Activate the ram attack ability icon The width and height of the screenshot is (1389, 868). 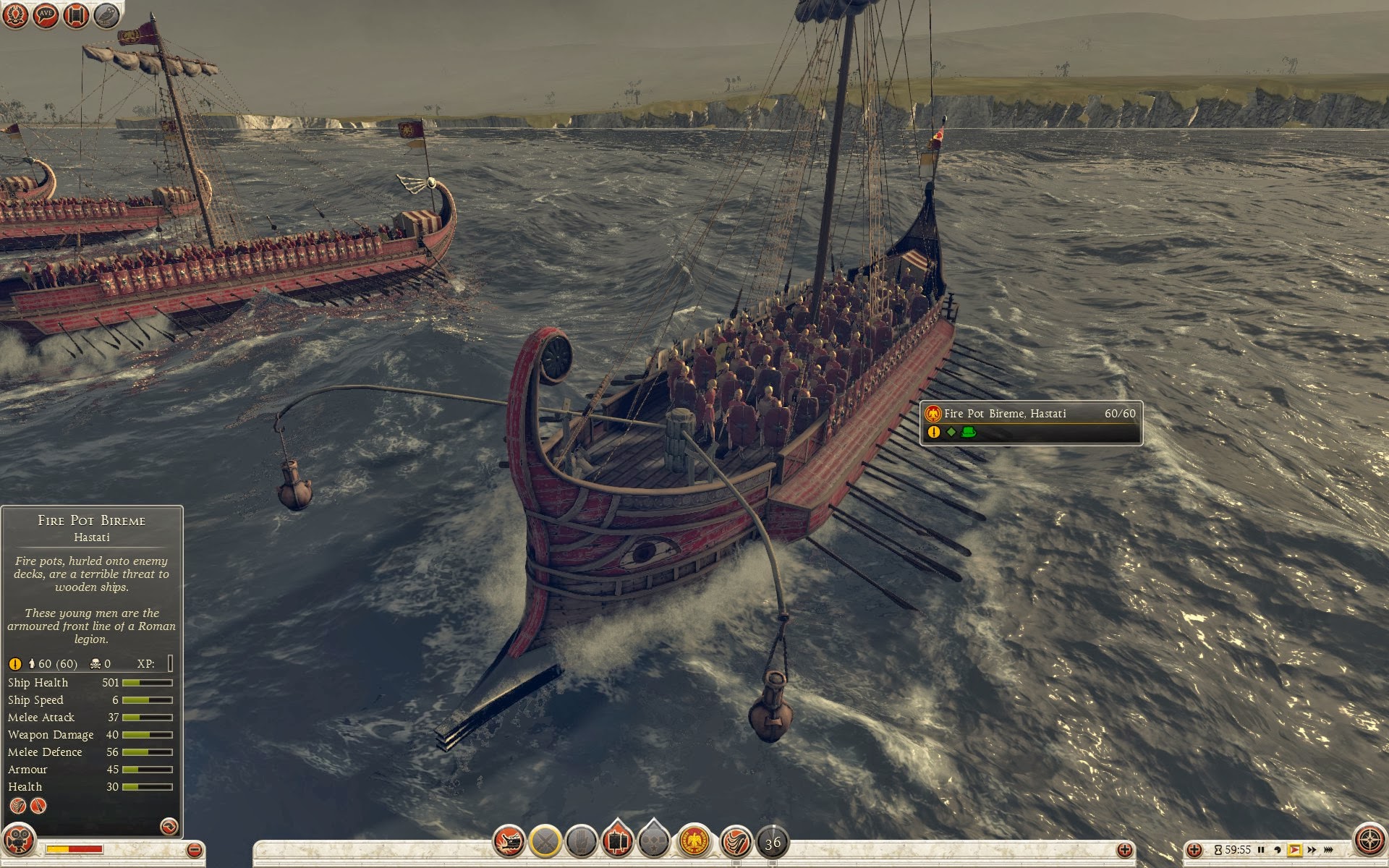pos(509,841)
